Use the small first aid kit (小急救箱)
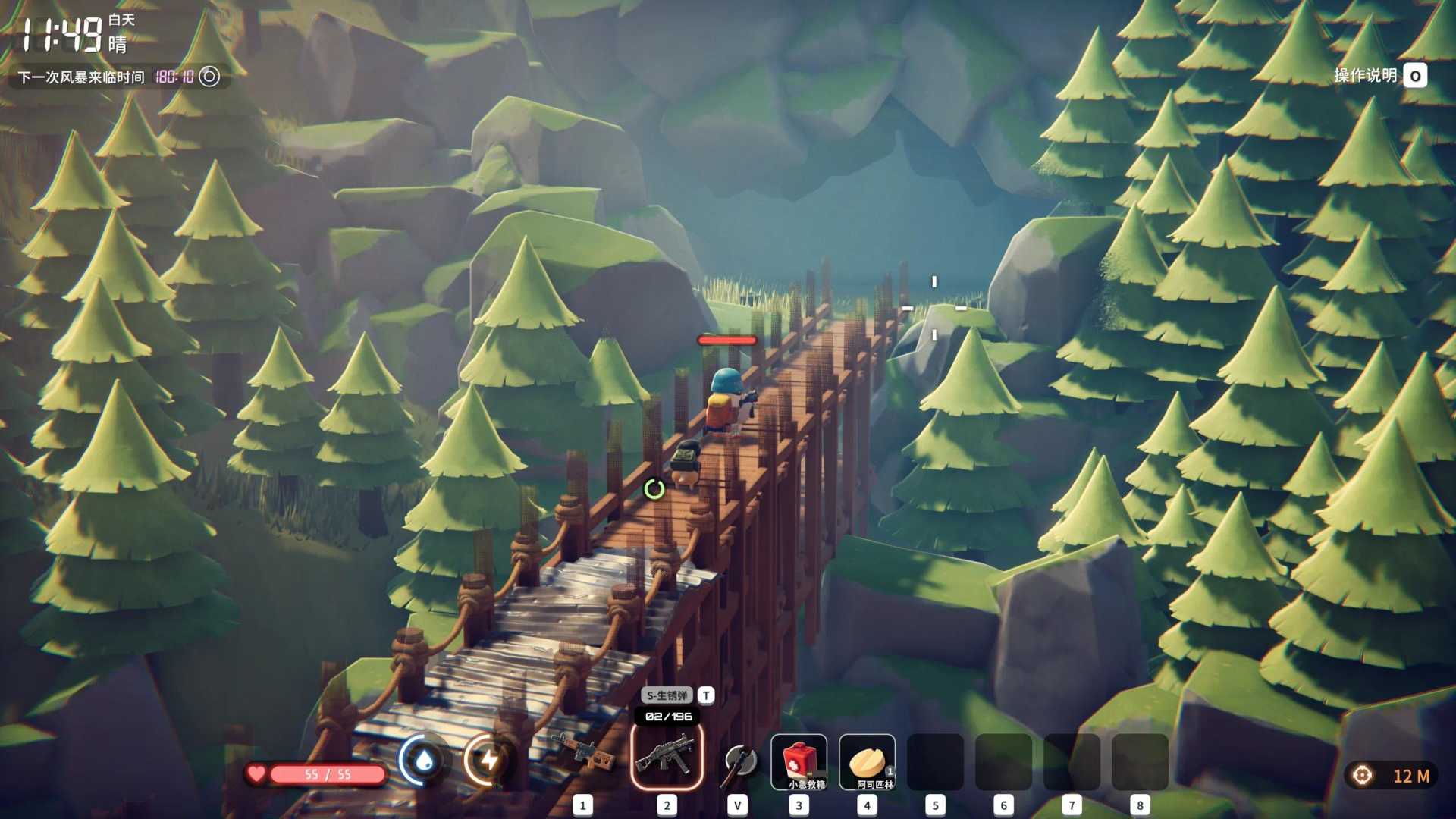The image size is (1456, 819). point(799,761)
